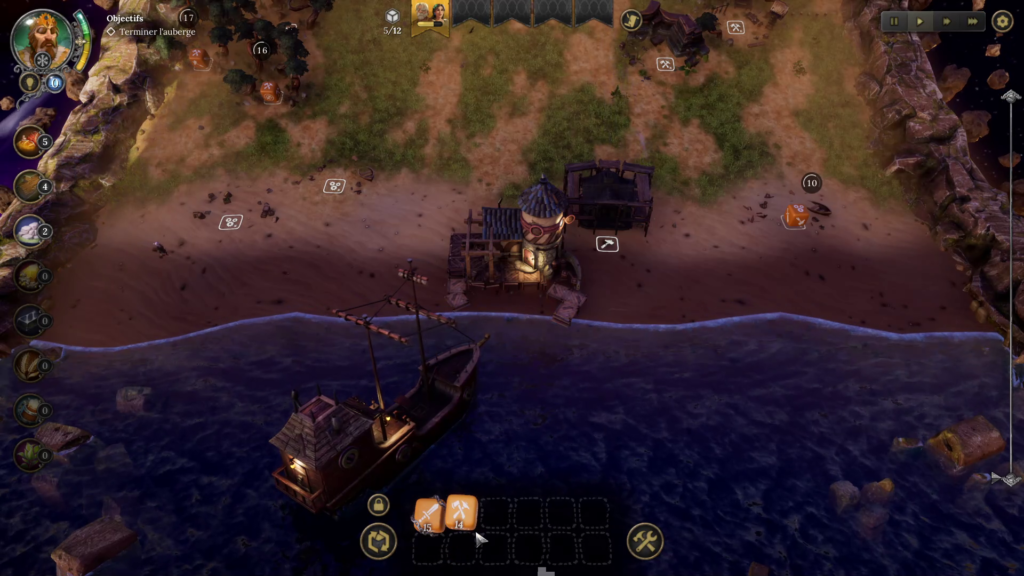Set game speed to fast forward

946,21
